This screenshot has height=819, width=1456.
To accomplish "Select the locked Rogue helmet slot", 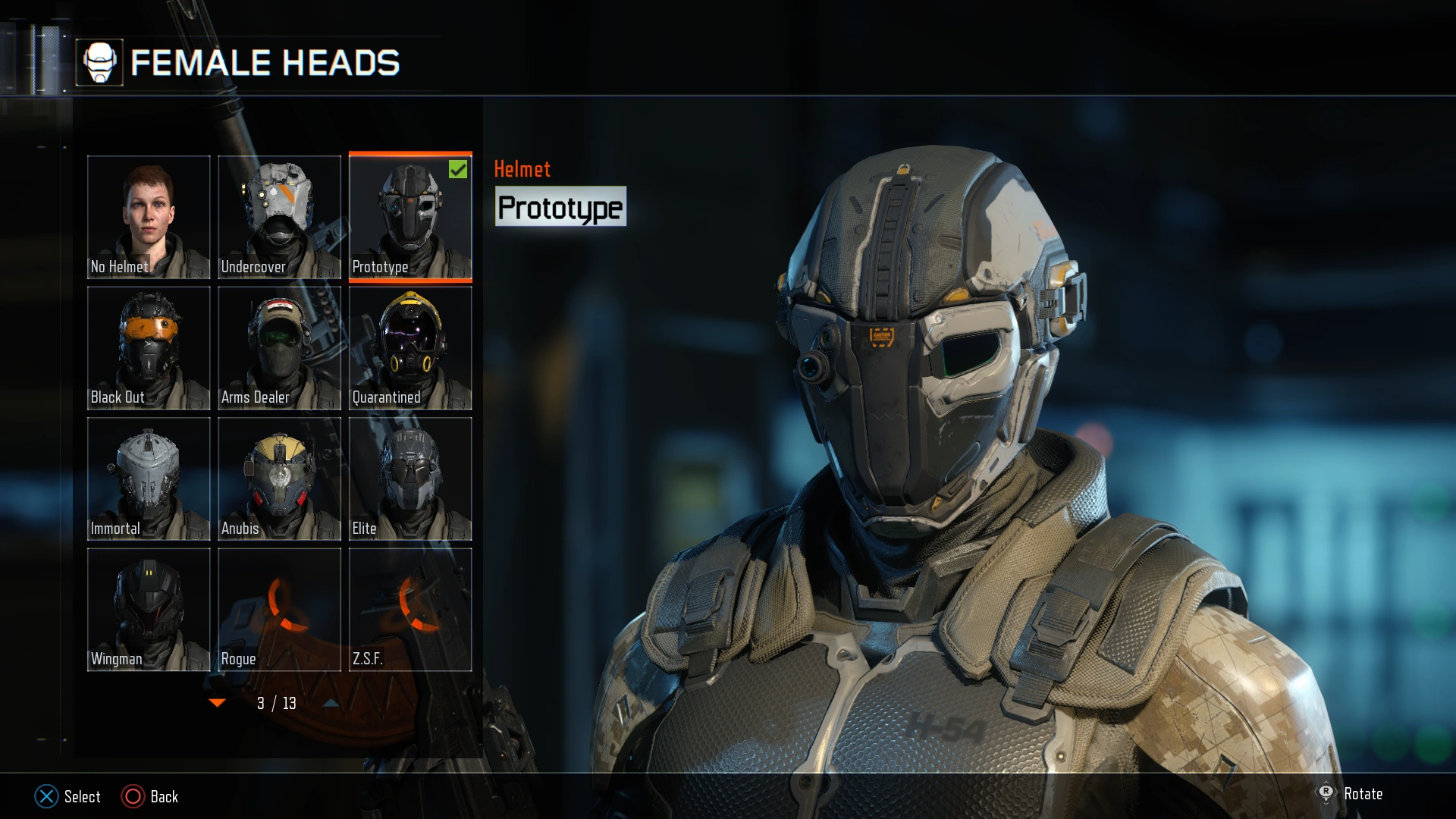I will click(279, 609).
